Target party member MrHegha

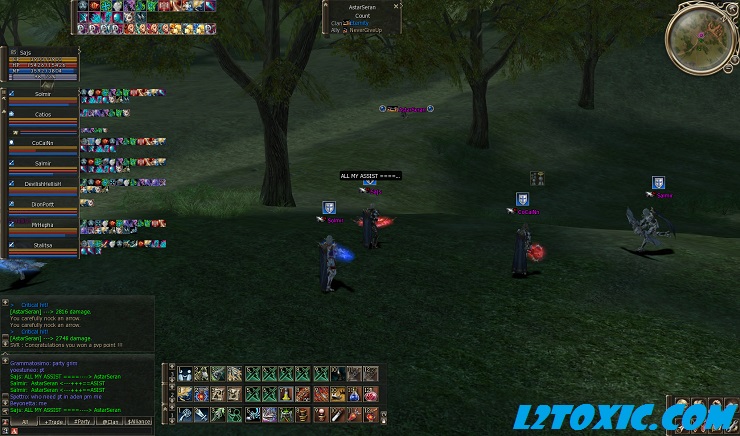tap(43, 225)
